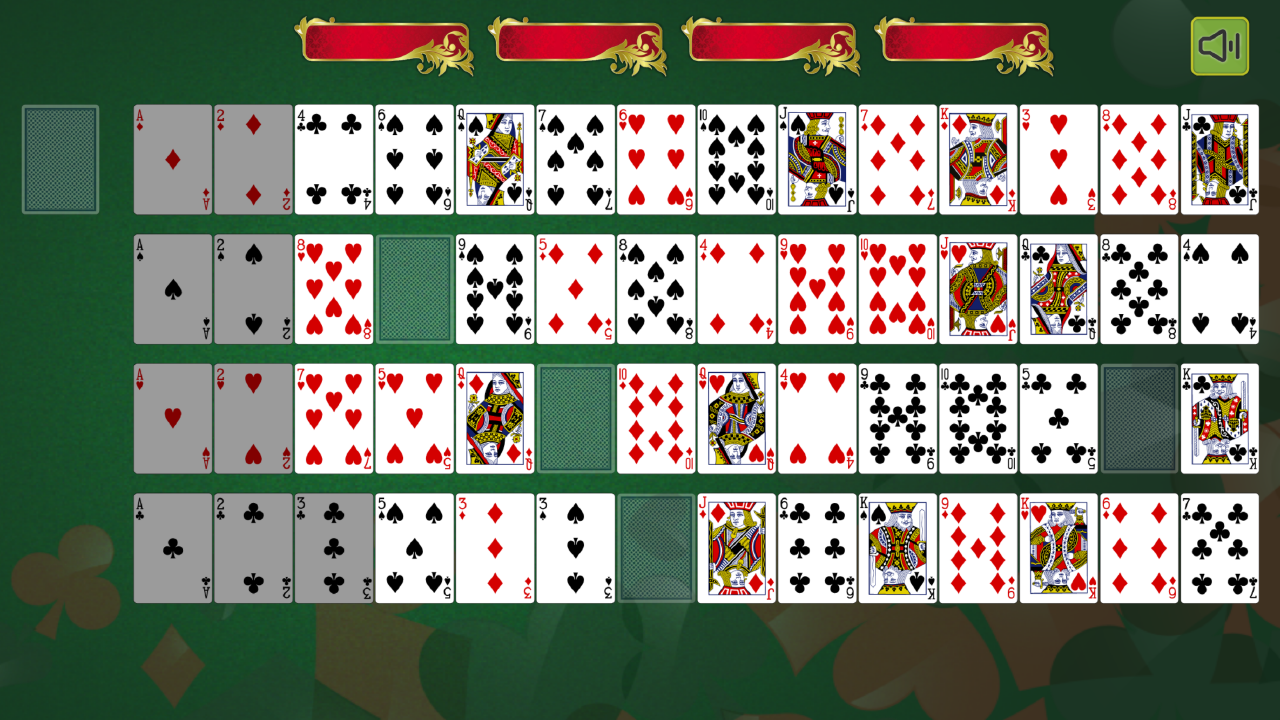Click the empty gap slot in the second row

coord(413,288)
